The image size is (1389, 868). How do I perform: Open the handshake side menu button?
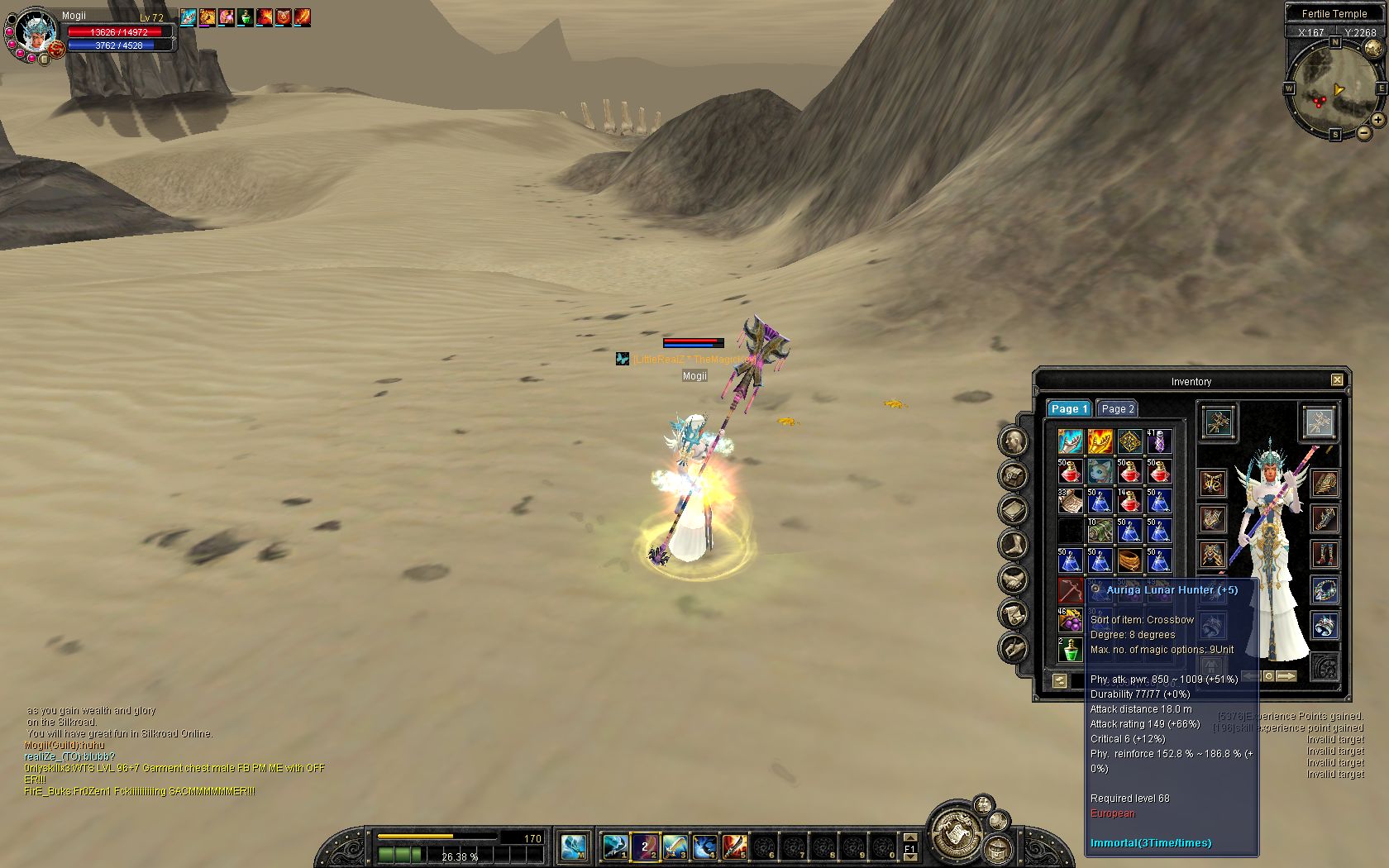[1014, 579]
